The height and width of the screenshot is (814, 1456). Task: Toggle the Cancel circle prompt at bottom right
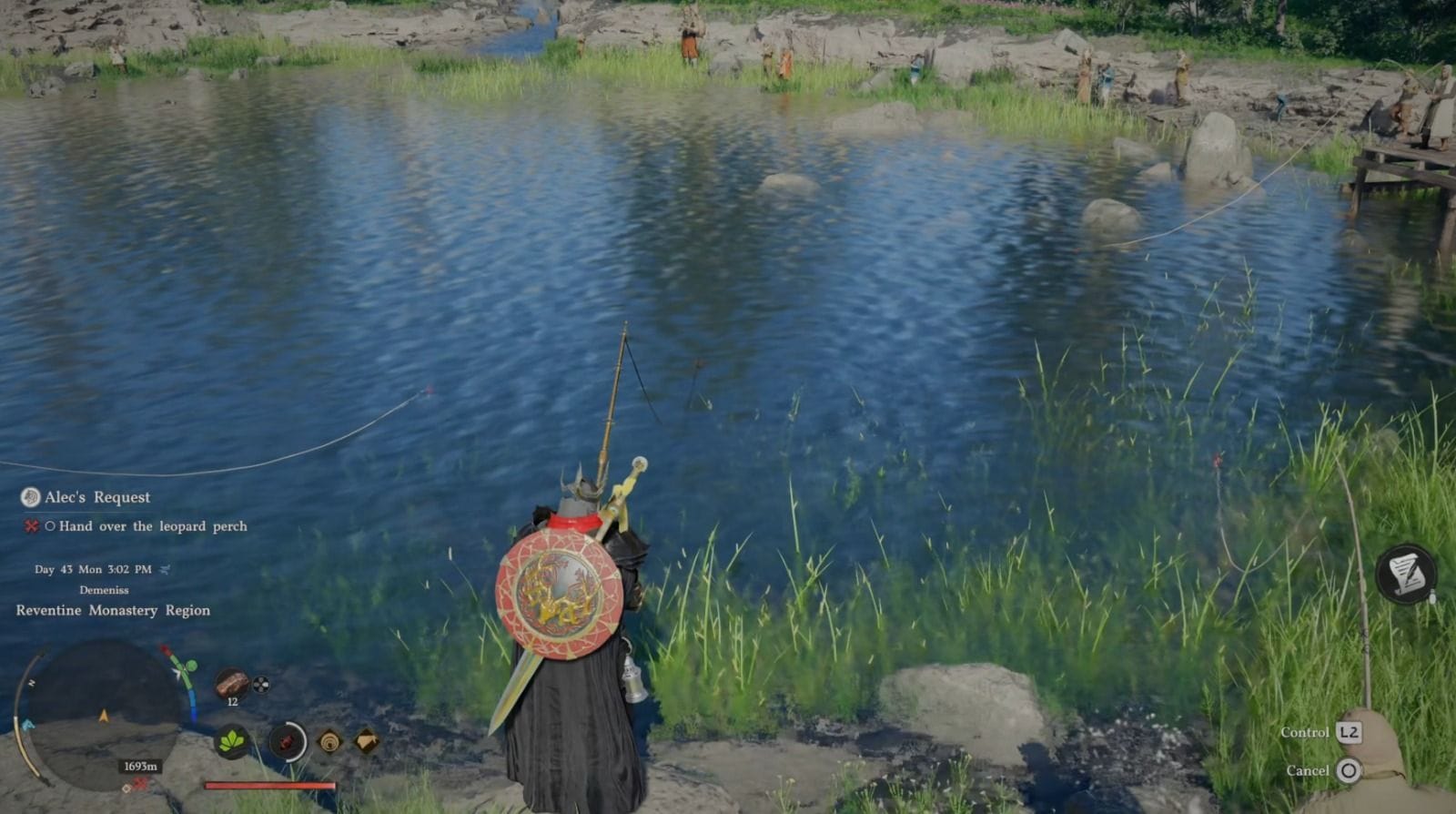pos(1350,770)
